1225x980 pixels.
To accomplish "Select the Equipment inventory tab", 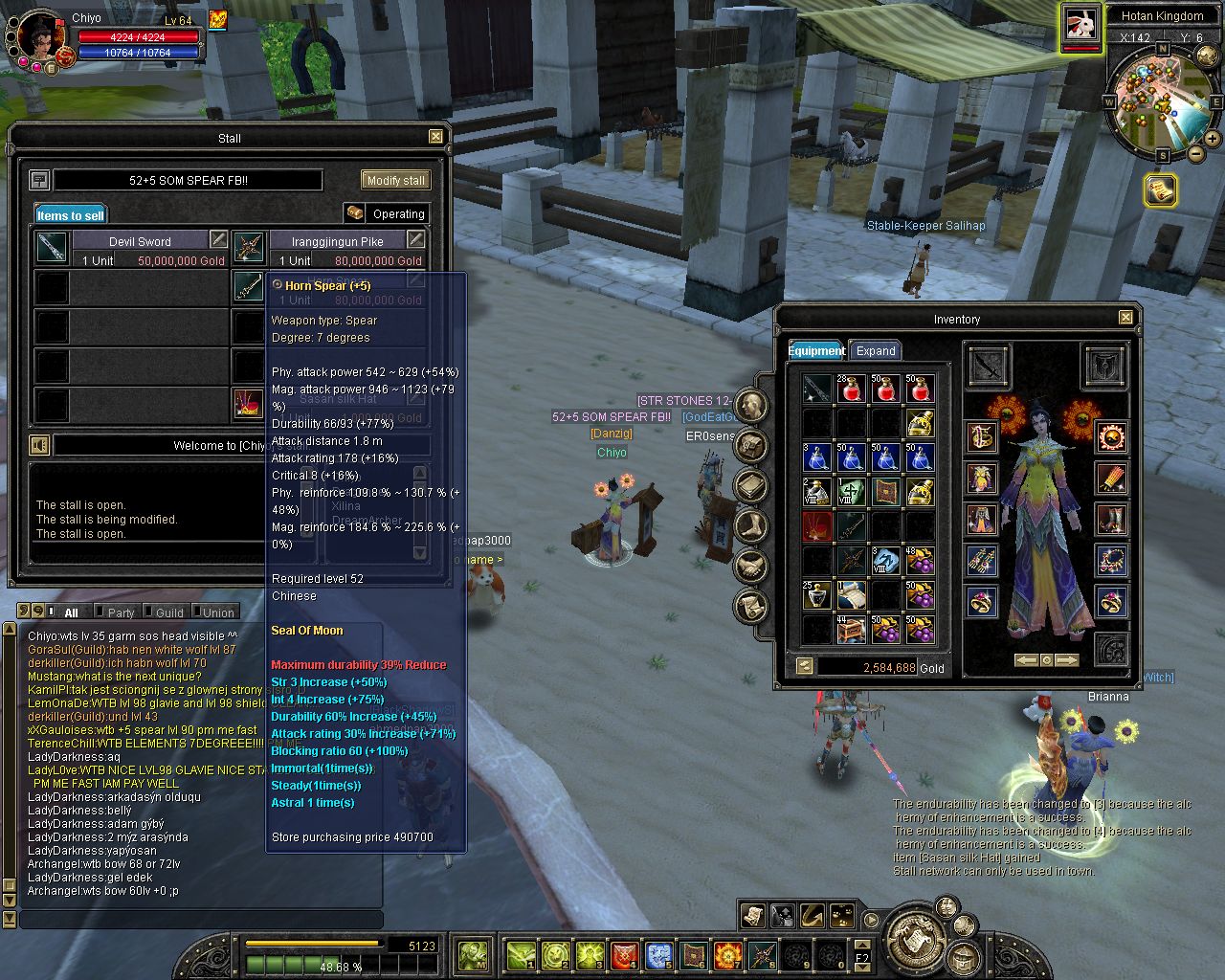I will point(816,351).
